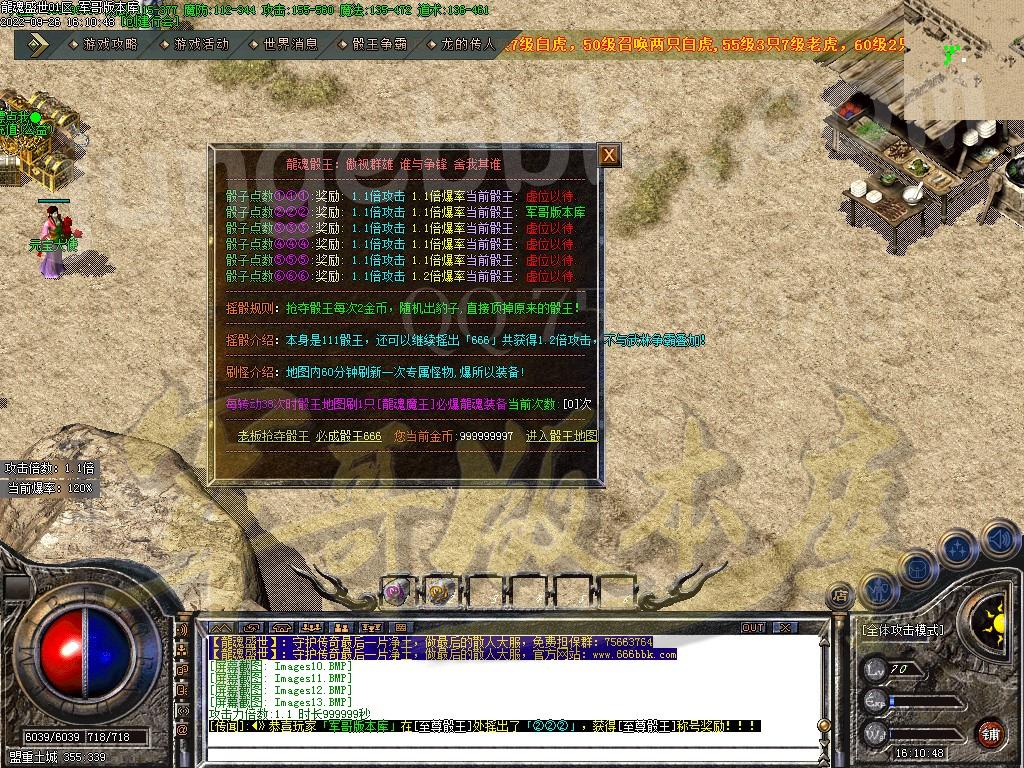Toggle the 全体攻击模式 attack mode label

[902, 630]
